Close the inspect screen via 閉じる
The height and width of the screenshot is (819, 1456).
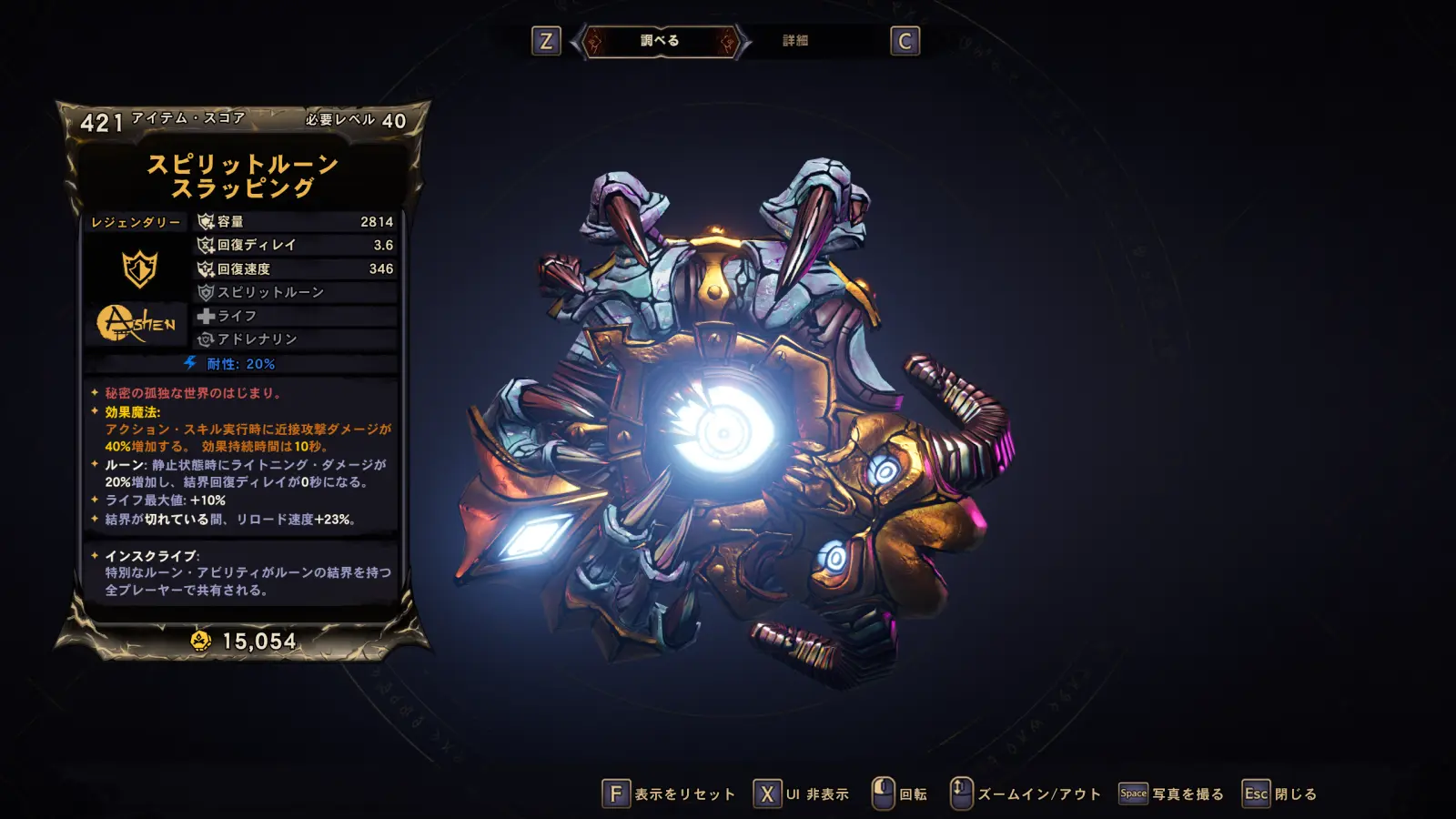tap(1280, 794)
